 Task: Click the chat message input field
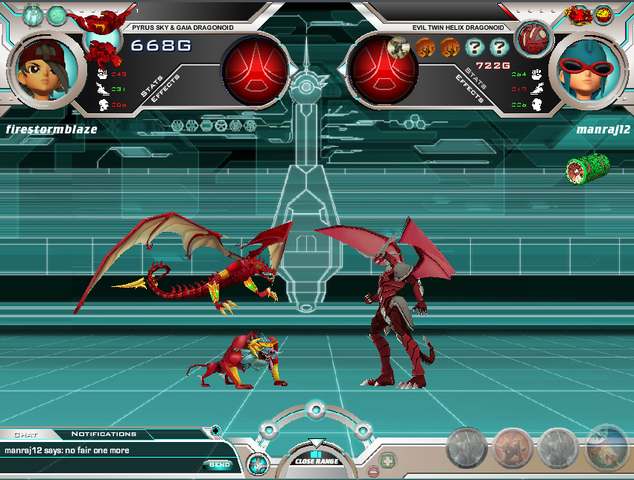(100, 464)
